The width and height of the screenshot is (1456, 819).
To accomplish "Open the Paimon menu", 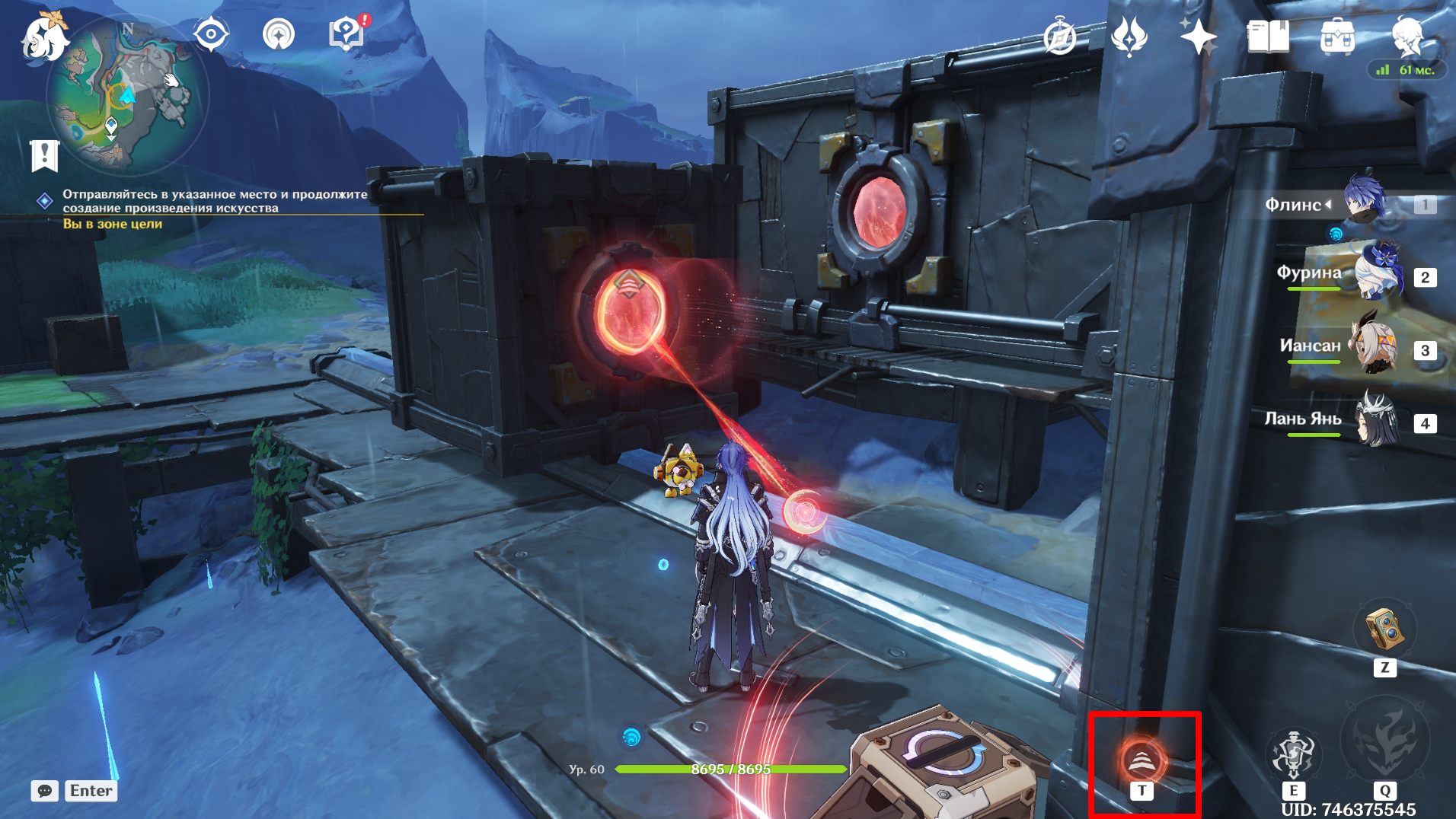I will [x=43, y=39].
